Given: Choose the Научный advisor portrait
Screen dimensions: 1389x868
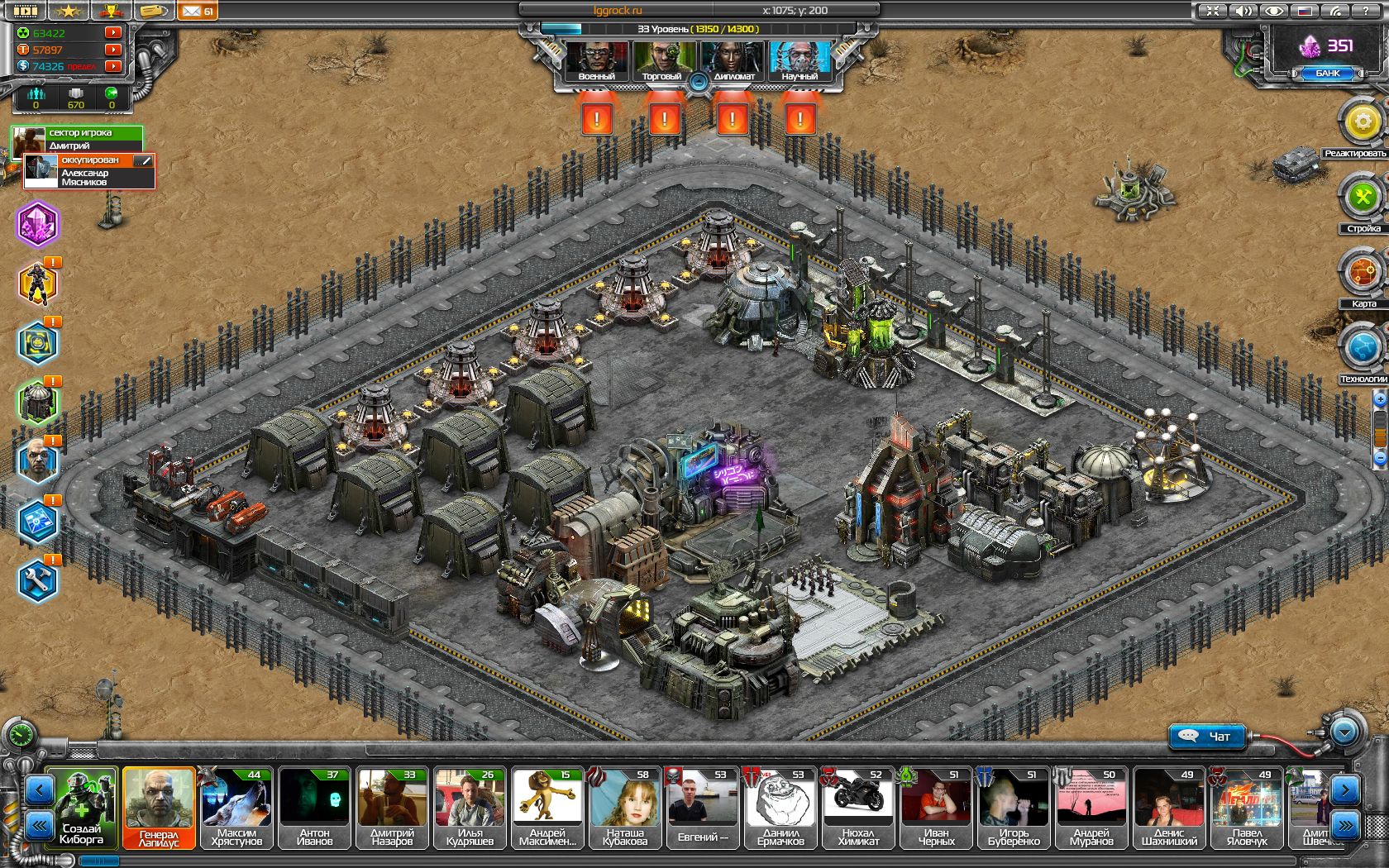Looking at the screenshot, I should point(800,60).
